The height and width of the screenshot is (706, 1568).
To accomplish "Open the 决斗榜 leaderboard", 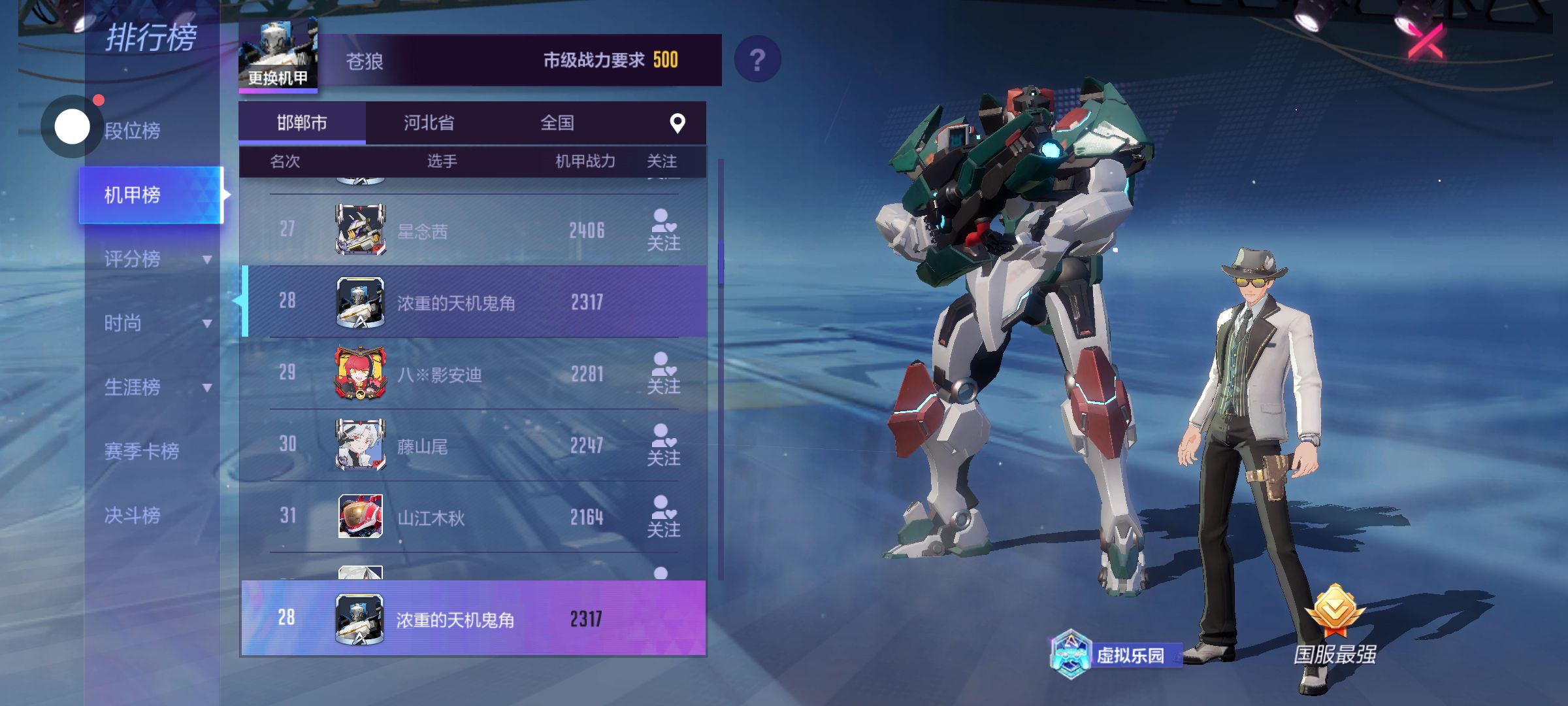I will click(133, 515).
